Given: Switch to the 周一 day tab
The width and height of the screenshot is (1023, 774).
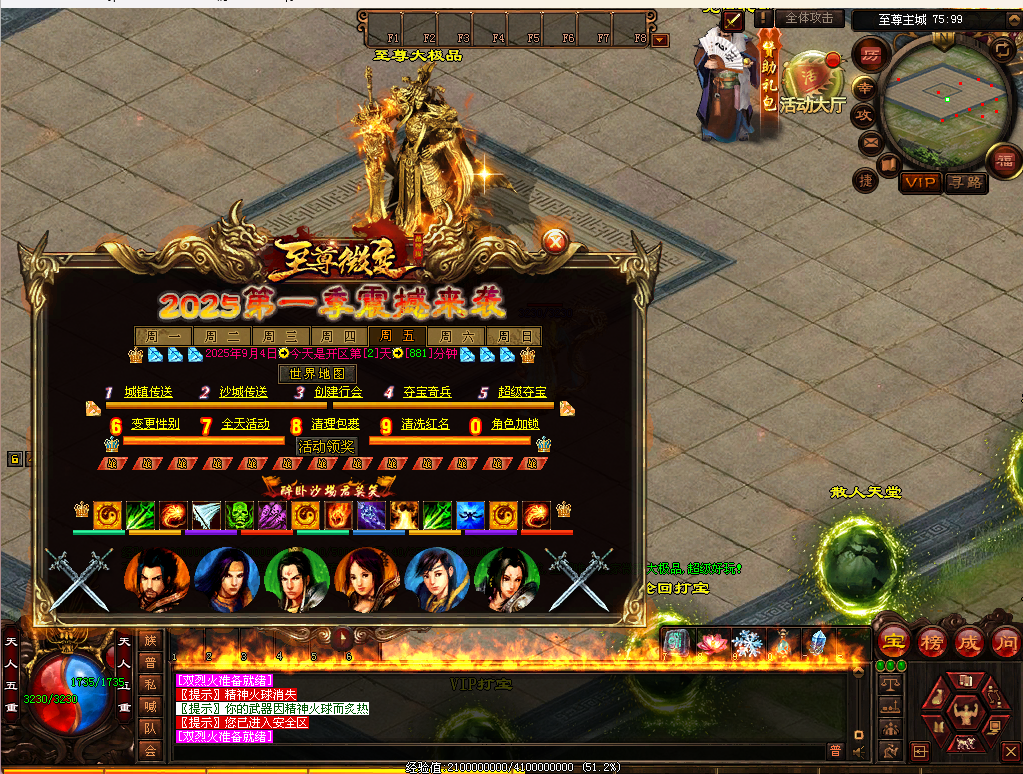Looking at the screenshot, I should 162,337.
